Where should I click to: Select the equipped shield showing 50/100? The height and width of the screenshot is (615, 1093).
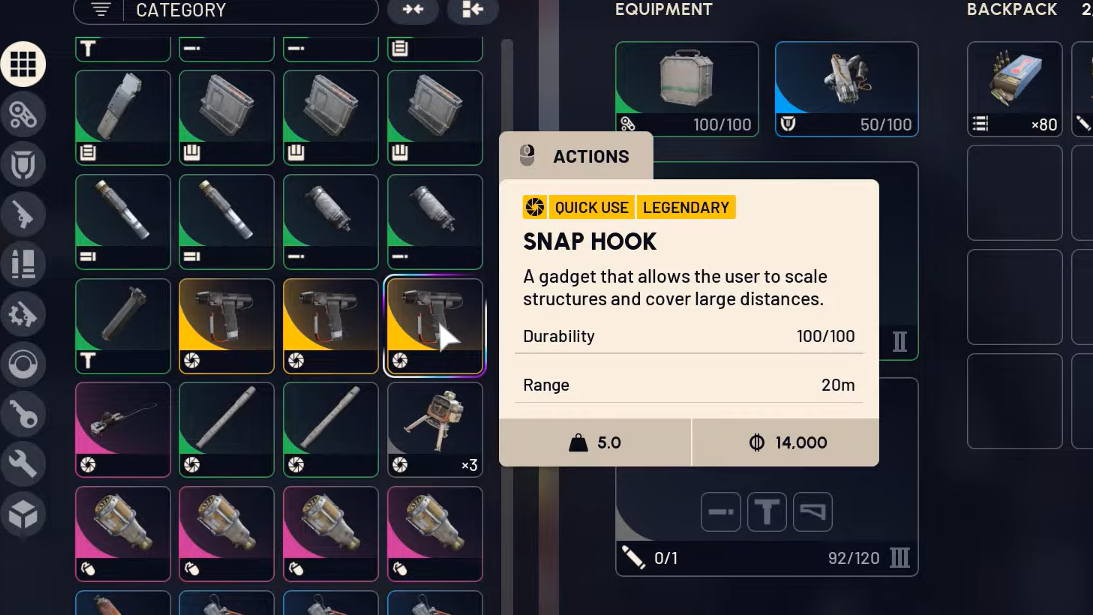tap(846, 89)
